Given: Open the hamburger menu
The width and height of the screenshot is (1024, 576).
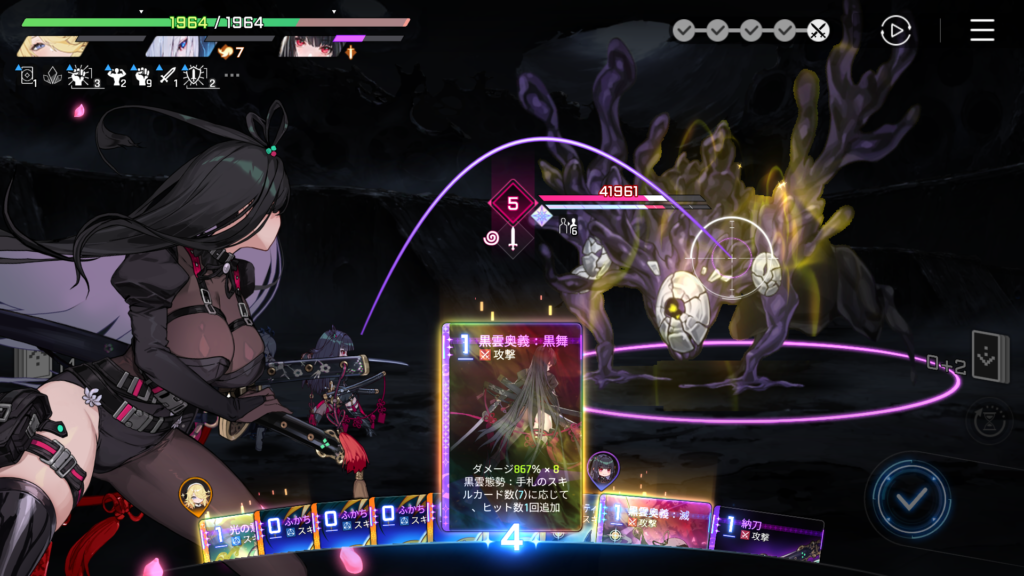Looking at the screenshot, I should coord(982,31).
